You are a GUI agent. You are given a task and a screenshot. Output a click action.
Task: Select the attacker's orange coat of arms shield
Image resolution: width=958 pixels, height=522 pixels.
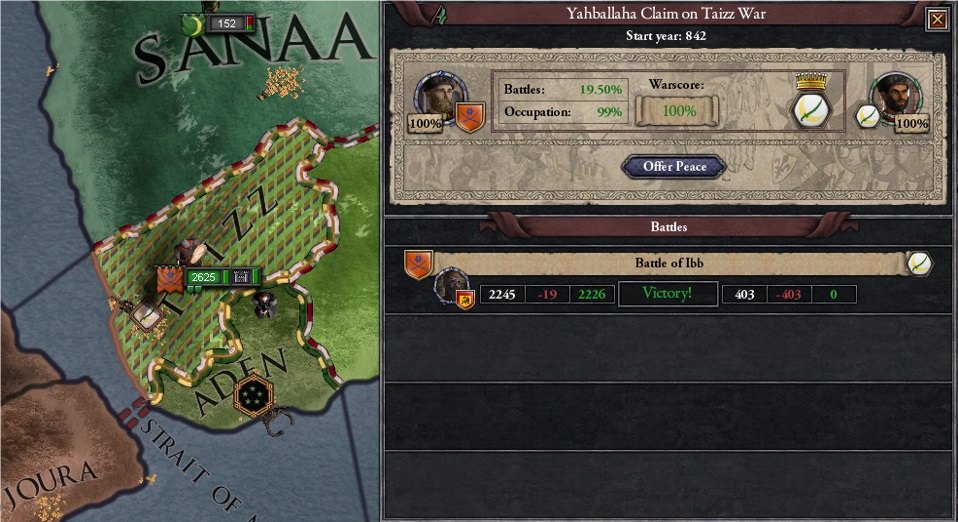(470, 117)
